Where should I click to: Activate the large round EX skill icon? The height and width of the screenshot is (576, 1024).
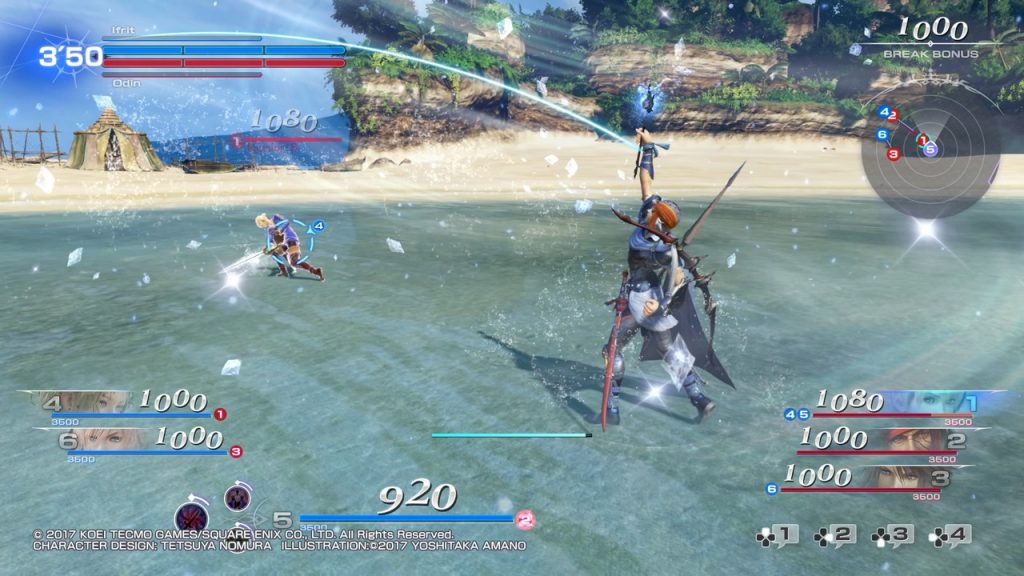(x=192, y=517)
